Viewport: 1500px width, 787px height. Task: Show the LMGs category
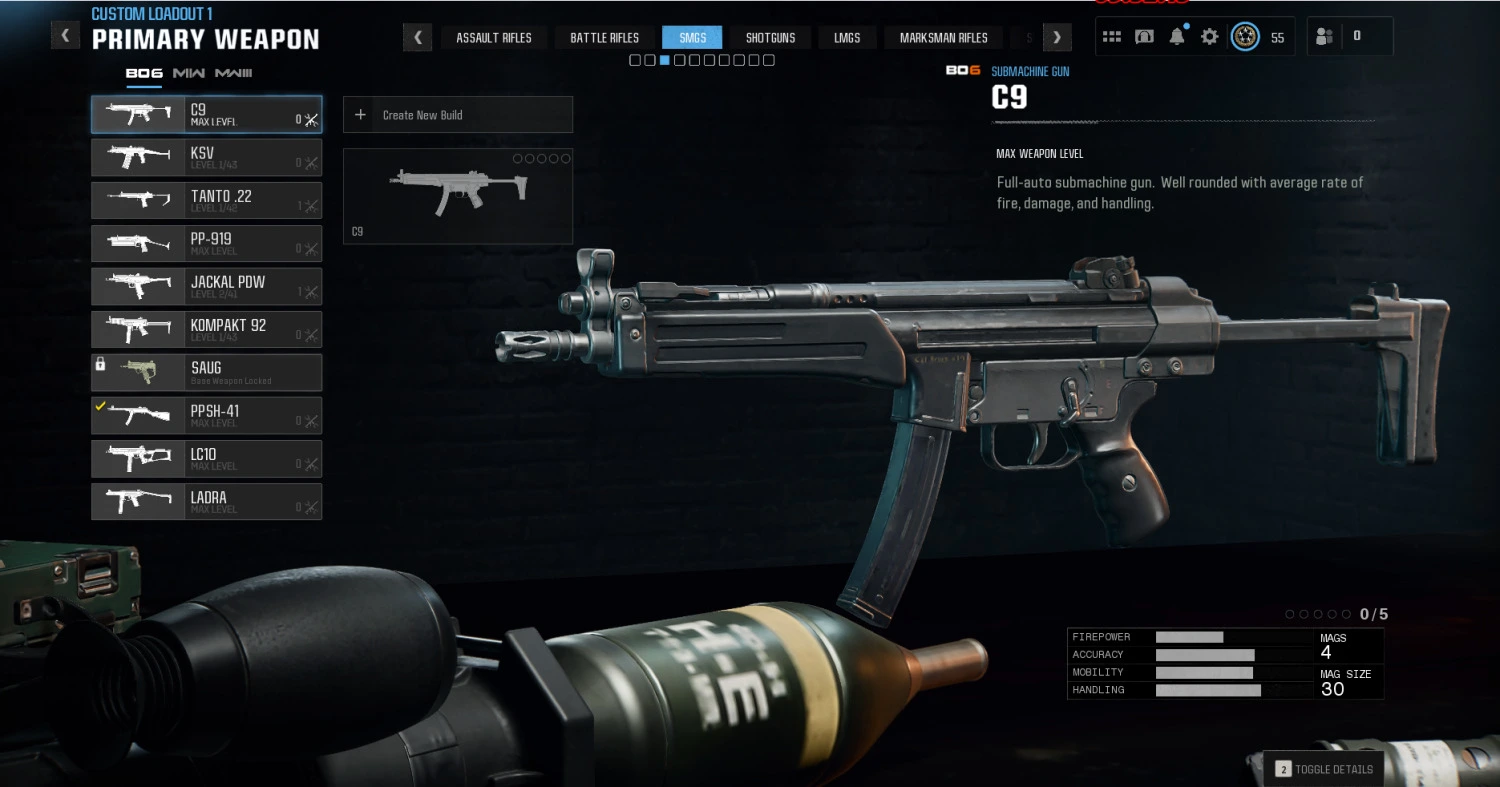[847, 38]
